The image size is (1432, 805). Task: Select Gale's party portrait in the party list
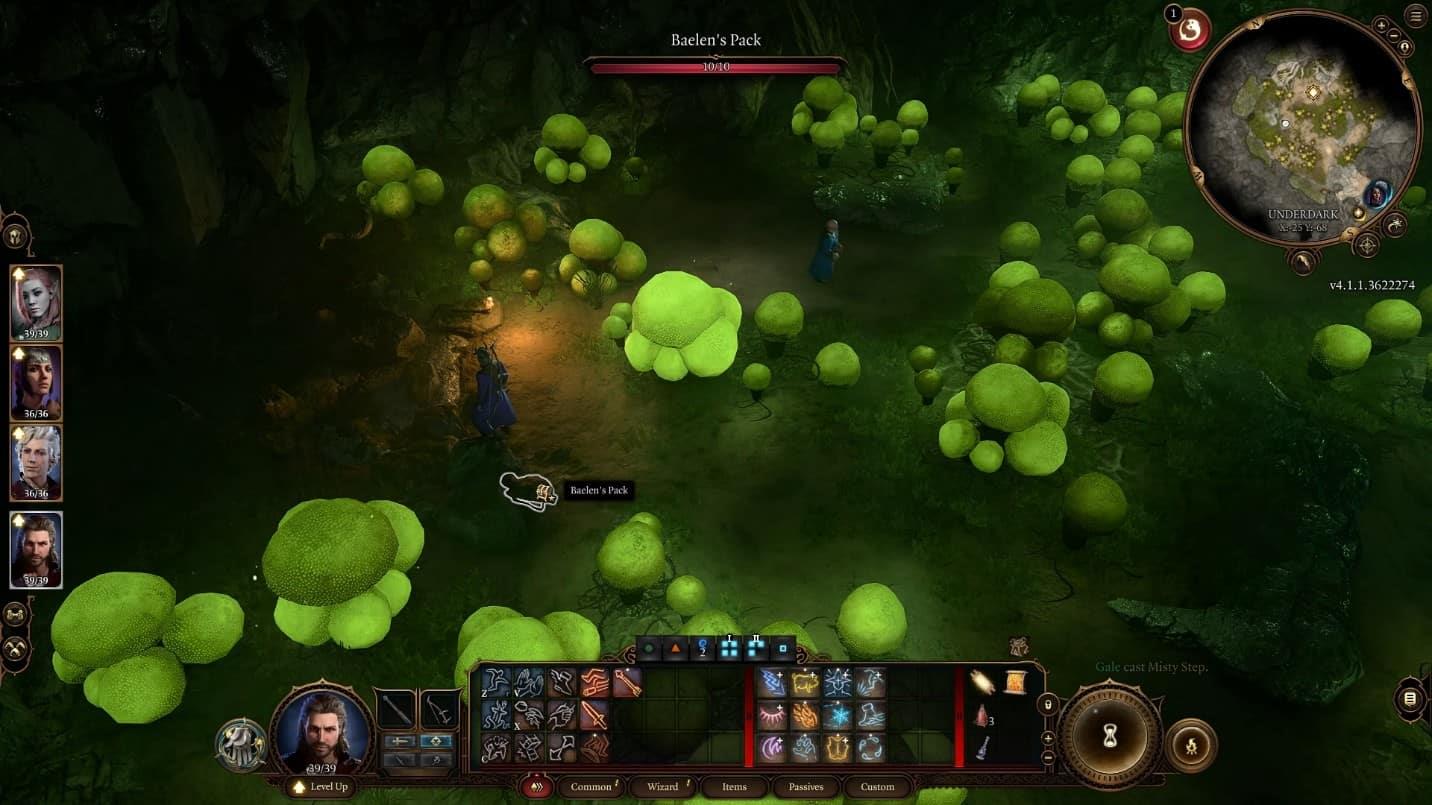[x=36, y=549]
